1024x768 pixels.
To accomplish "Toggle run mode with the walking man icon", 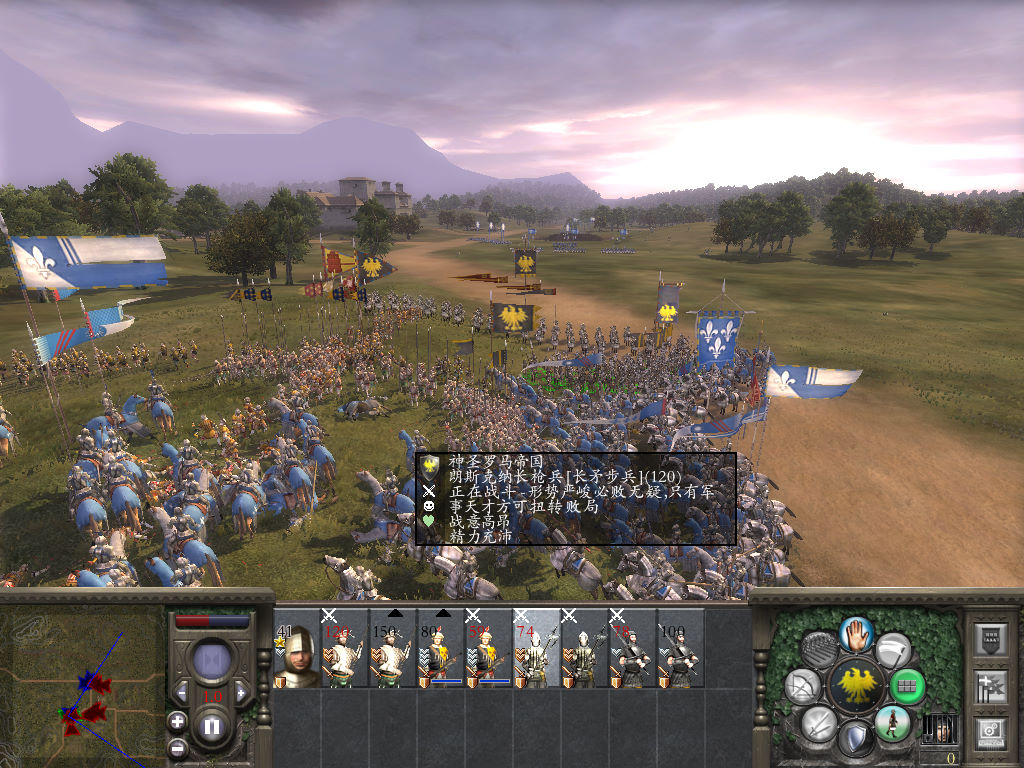I will [892, 723].
